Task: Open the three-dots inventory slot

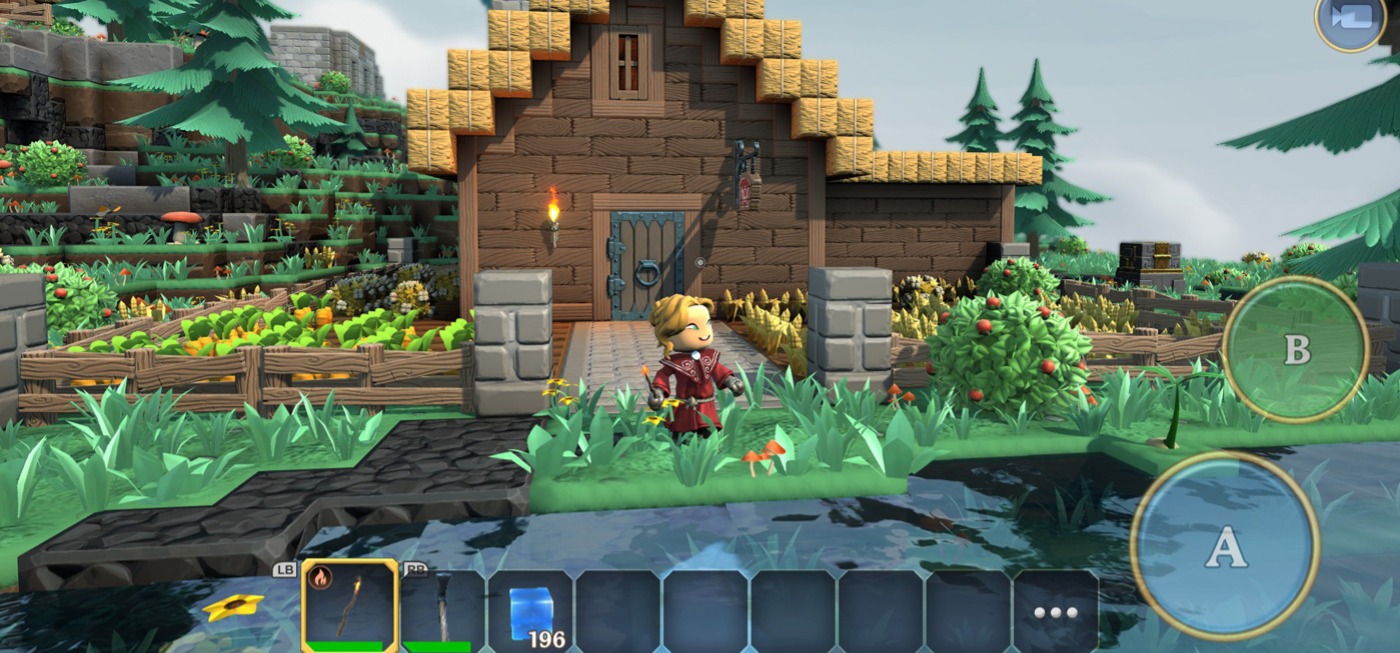Action: (1056, 611)
